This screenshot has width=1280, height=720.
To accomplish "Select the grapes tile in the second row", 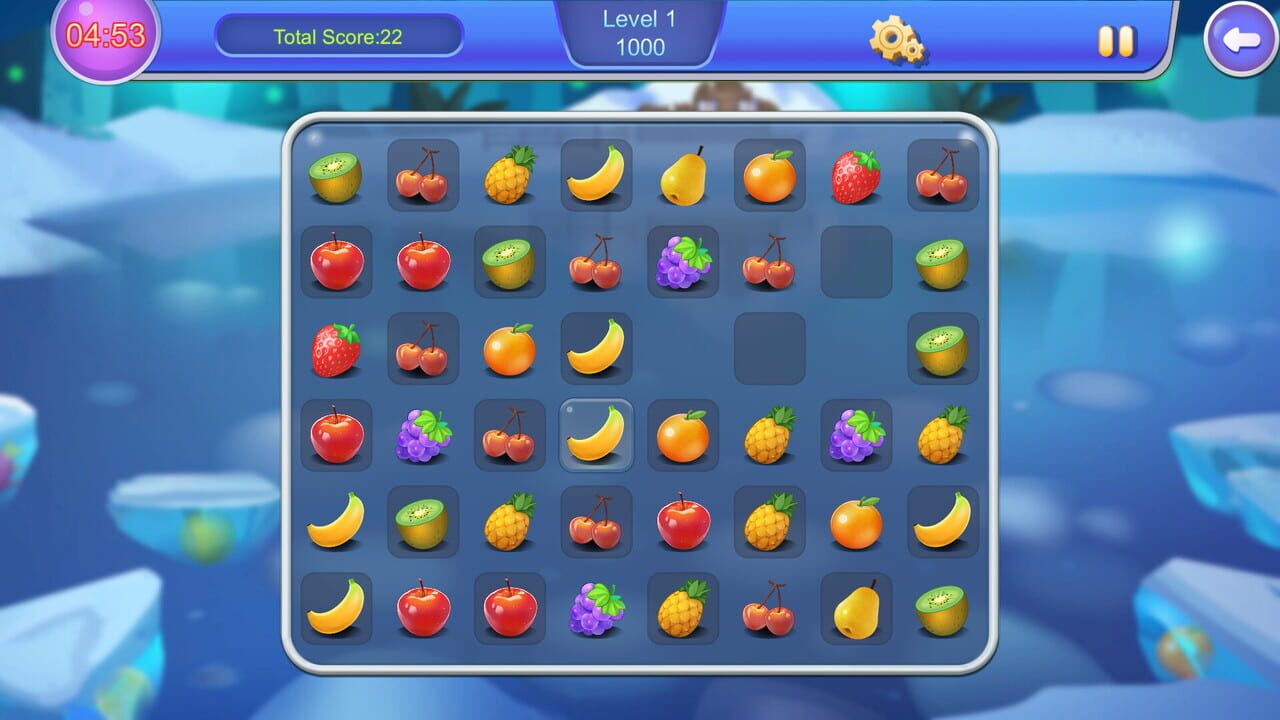I will click(x=684, y=261).
